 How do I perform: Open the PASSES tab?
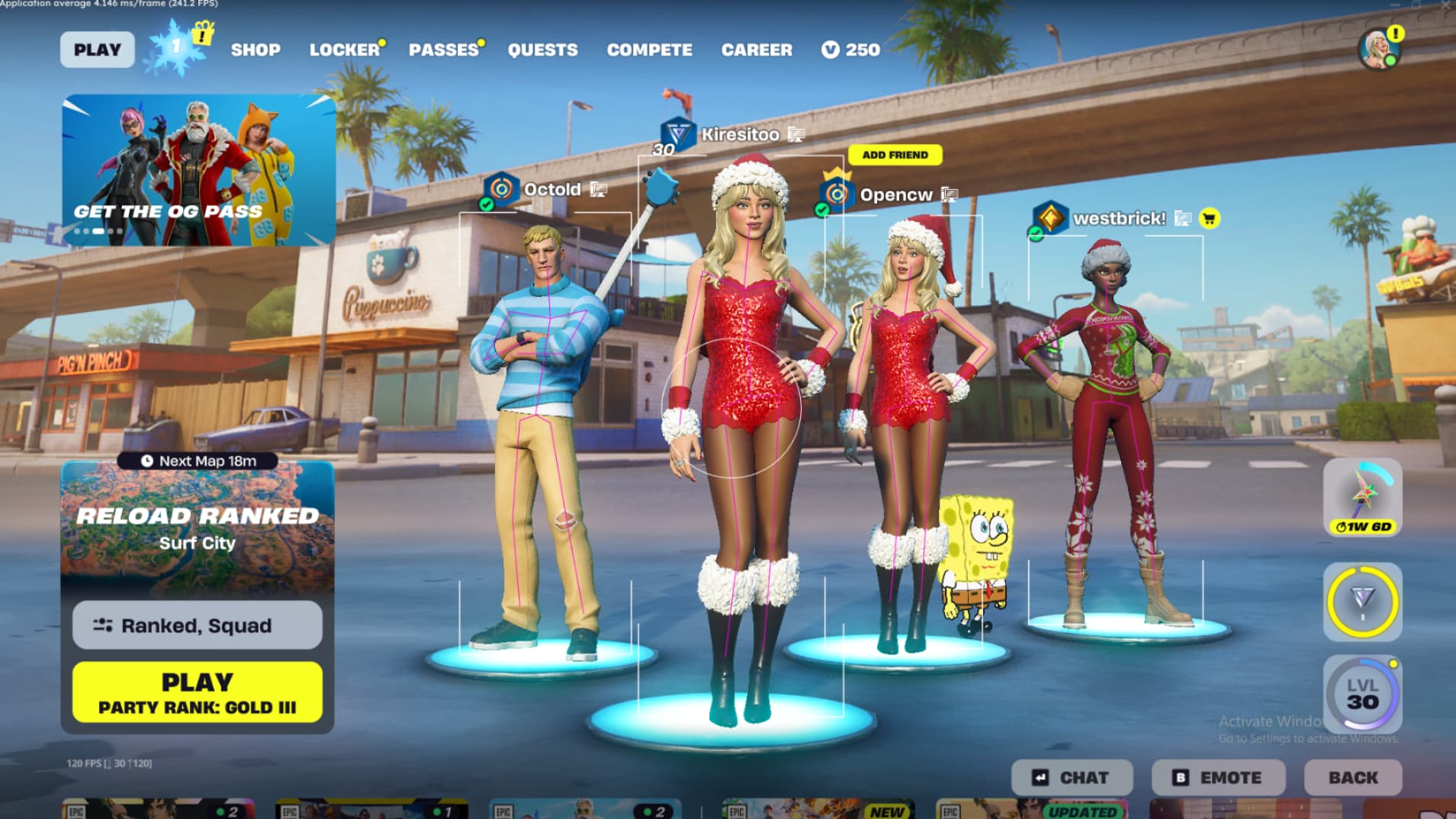coord(443,50)
